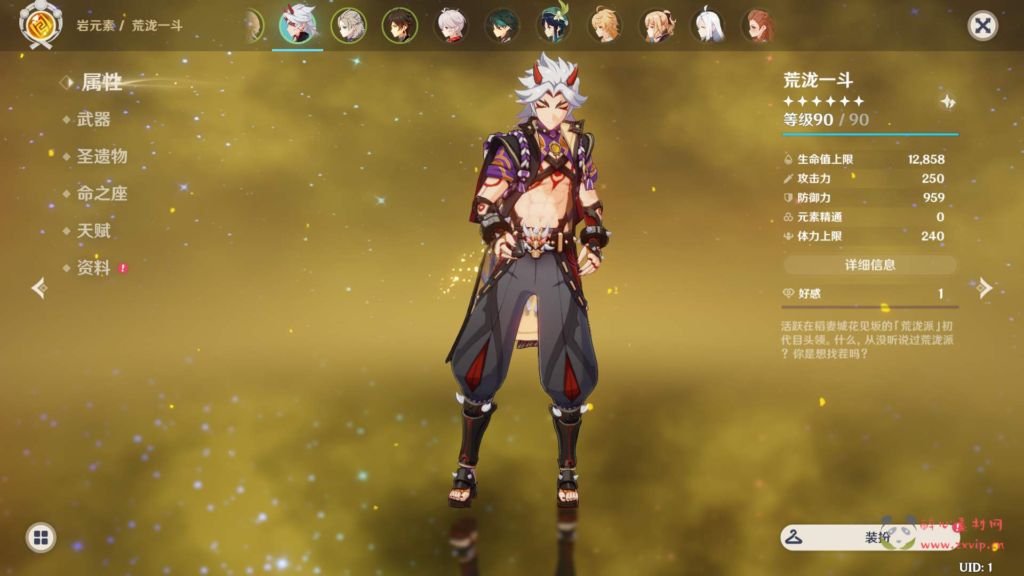Show the 详细信息 detailed stats
Screen dimensions: 1024x576
pyautogui.click(x=870, y=265)
